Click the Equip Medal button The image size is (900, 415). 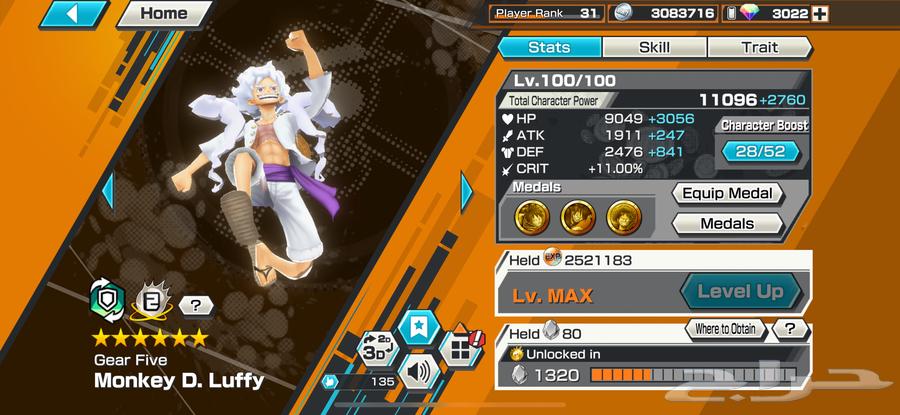point(726,194)
